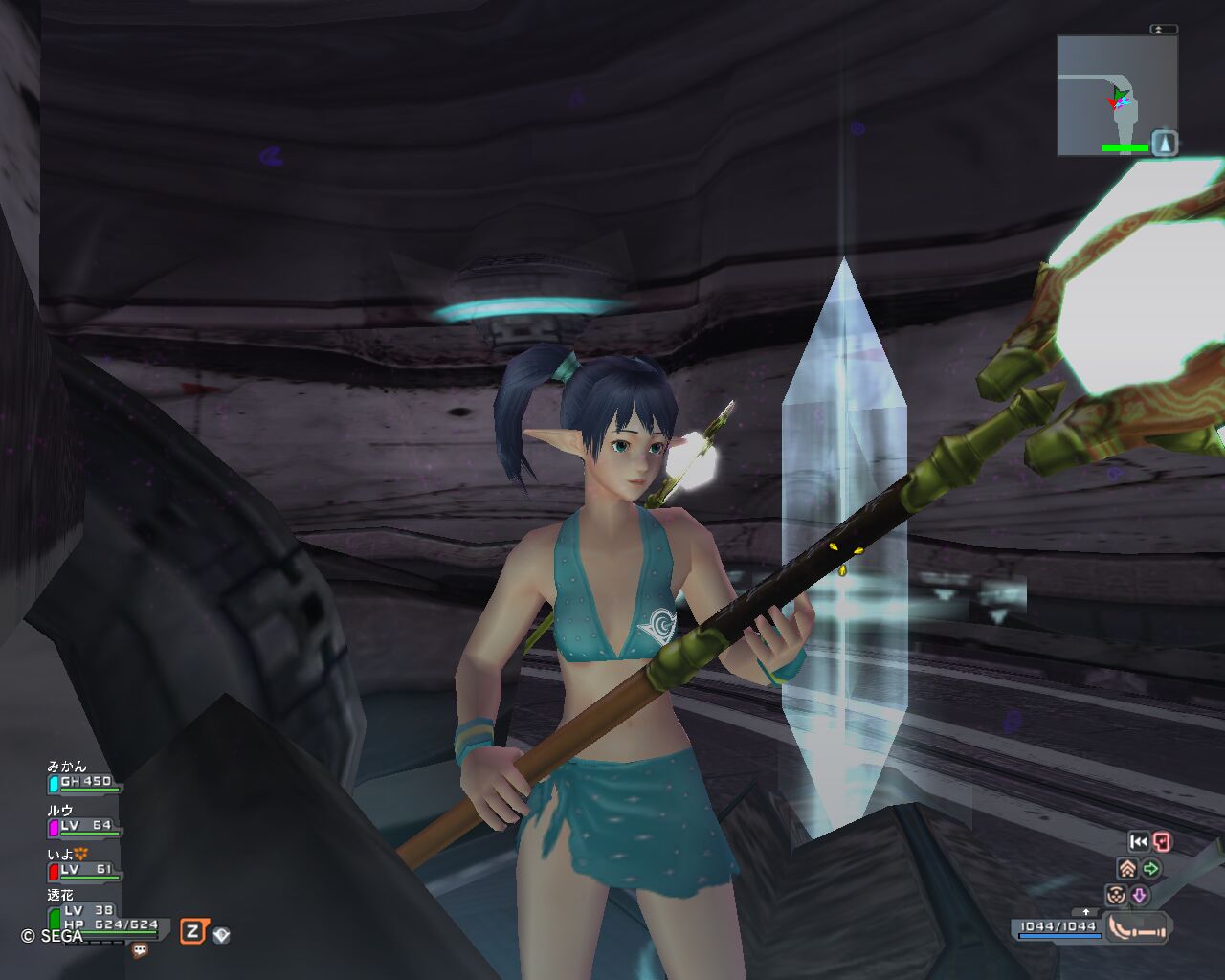Select party member ルウ level 64 panel

pos(84,820)
